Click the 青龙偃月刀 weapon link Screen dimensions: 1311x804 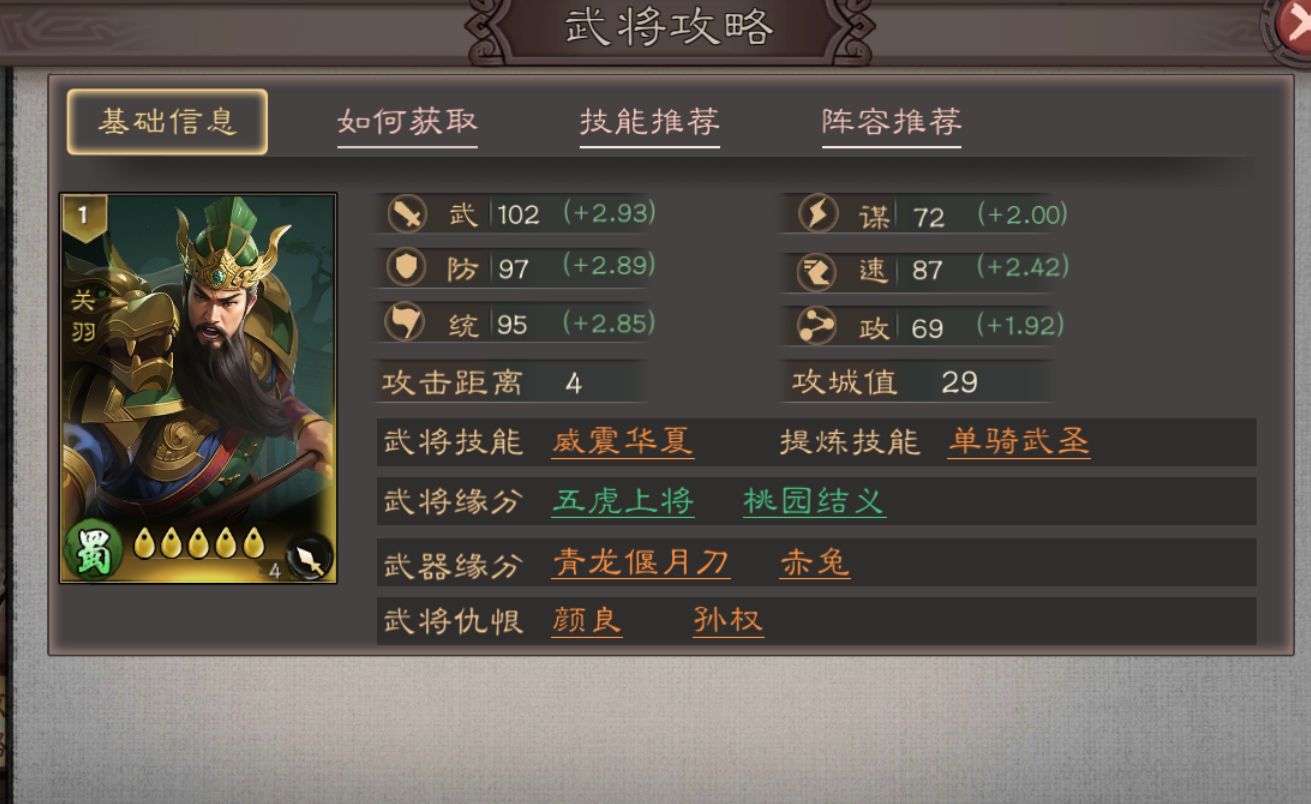click(x=640, y=562)
